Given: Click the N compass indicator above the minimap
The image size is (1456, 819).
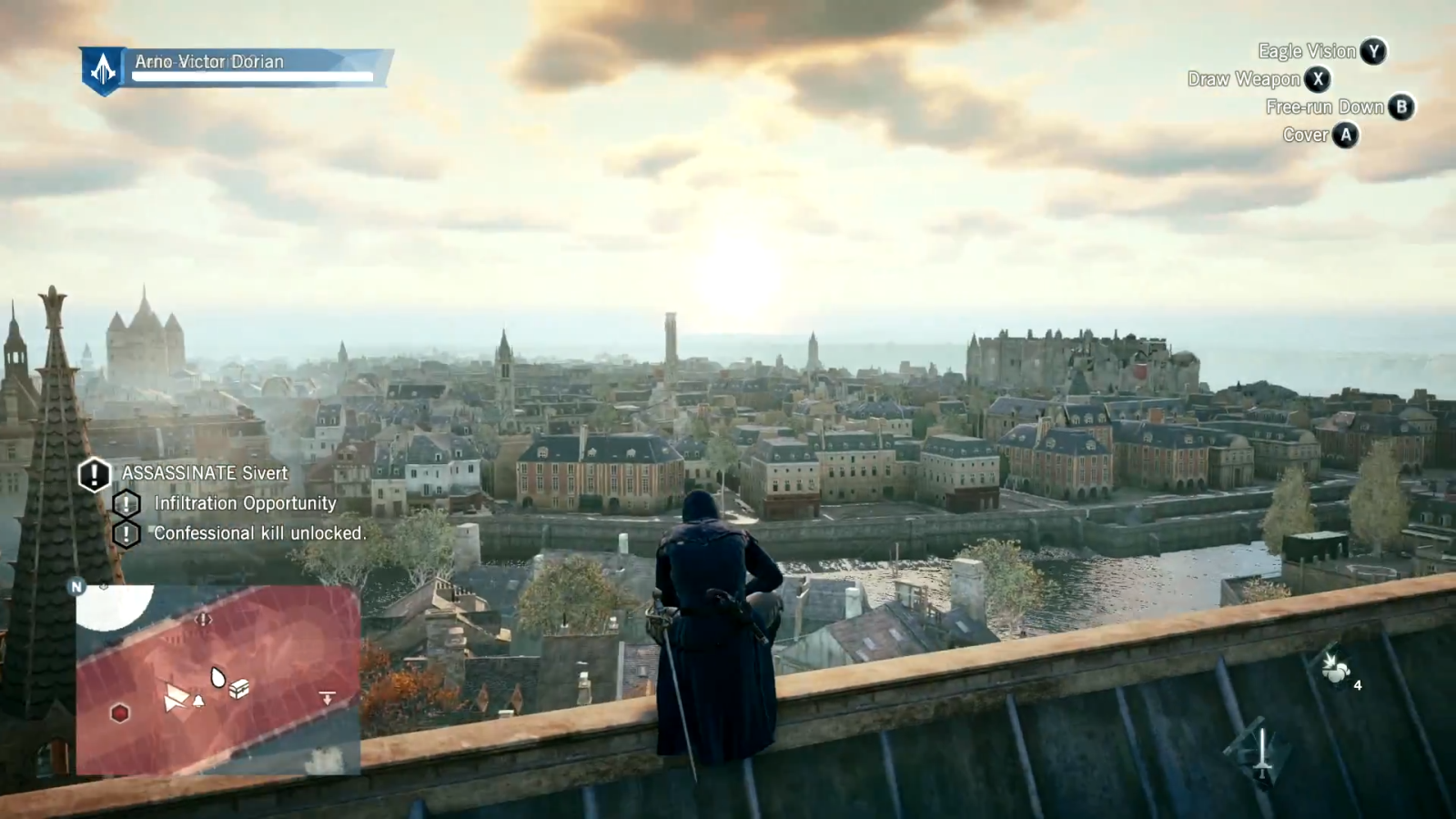Looking at the screenshot, I should click(77, 587).
